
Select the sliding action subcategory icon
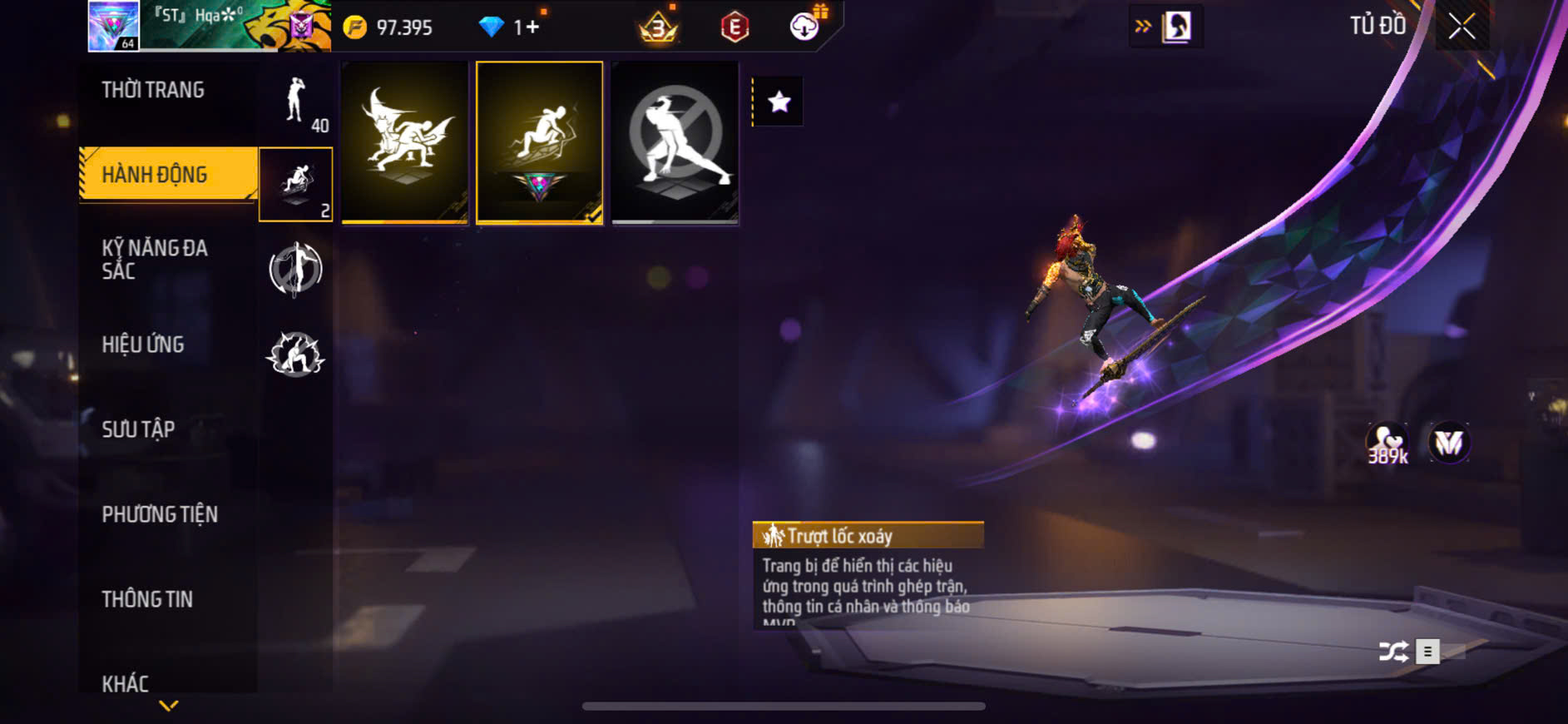(x=296, y=184)
